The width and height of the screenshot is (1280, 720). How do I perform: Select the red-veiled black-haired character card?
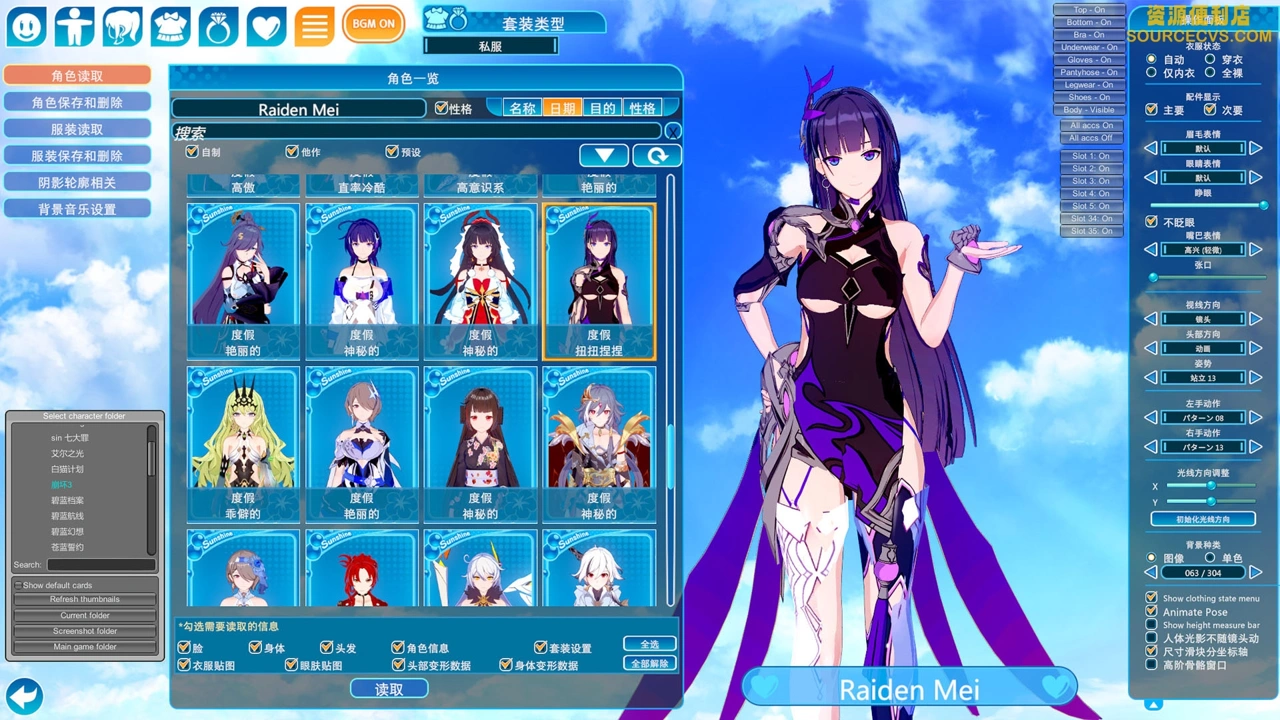(x=480, y=280)
